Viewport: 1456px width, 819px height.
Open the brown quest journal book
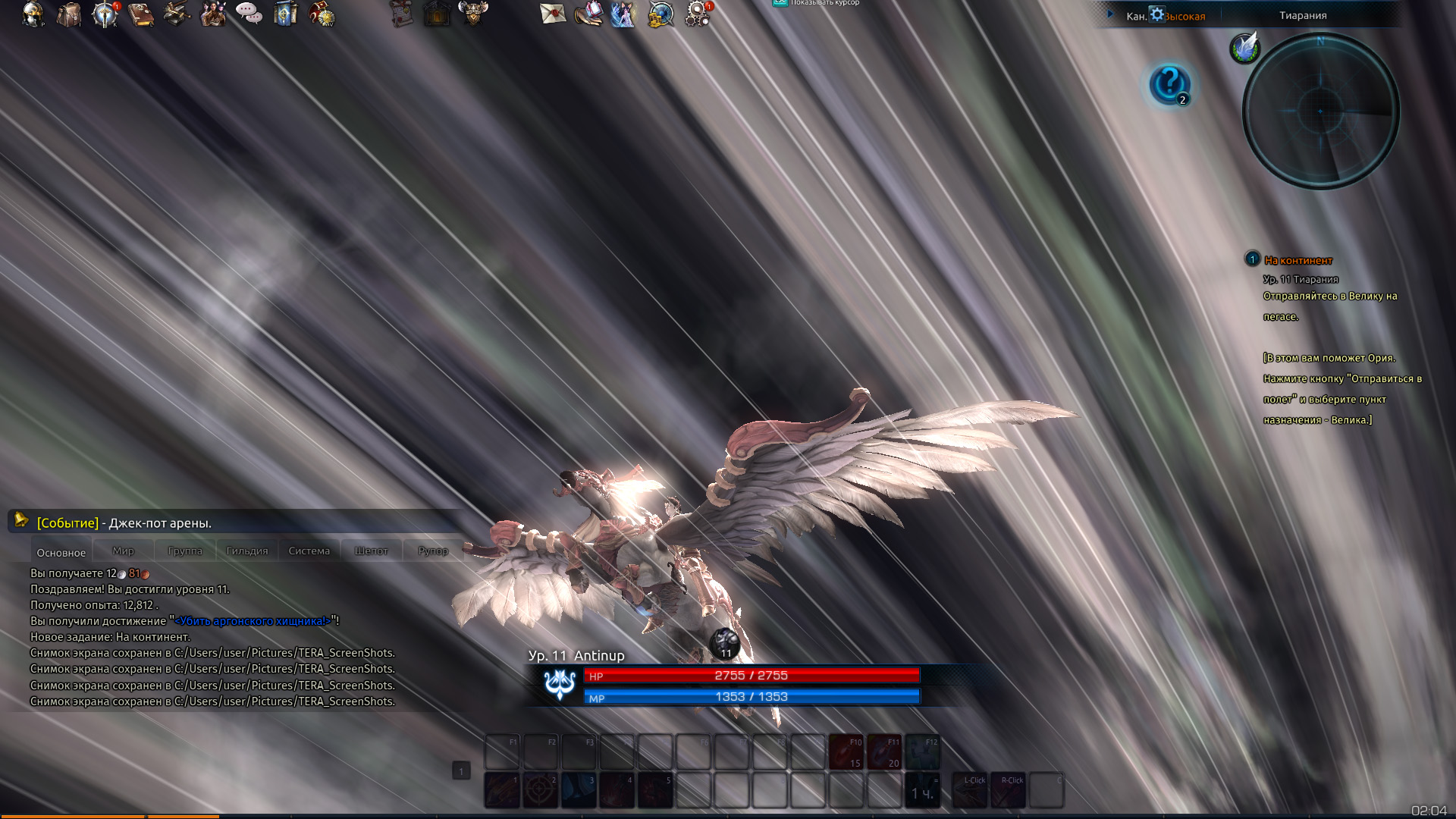pyautogui.click(x=141, y=14)
